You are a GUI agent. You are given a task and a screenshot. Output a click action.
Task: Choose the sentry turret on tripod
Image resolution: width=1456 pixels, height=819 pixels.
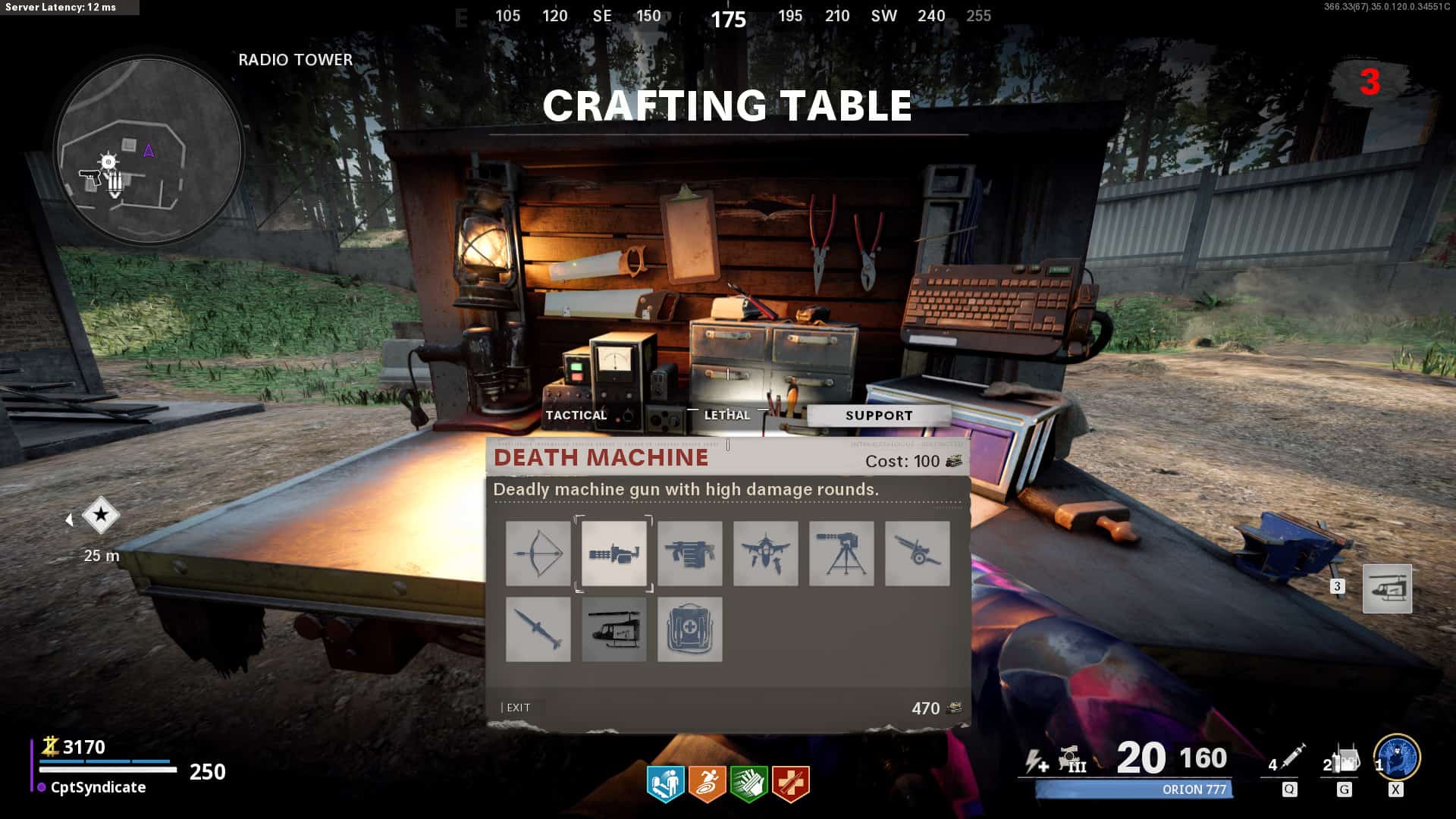(x=842, y=554)
